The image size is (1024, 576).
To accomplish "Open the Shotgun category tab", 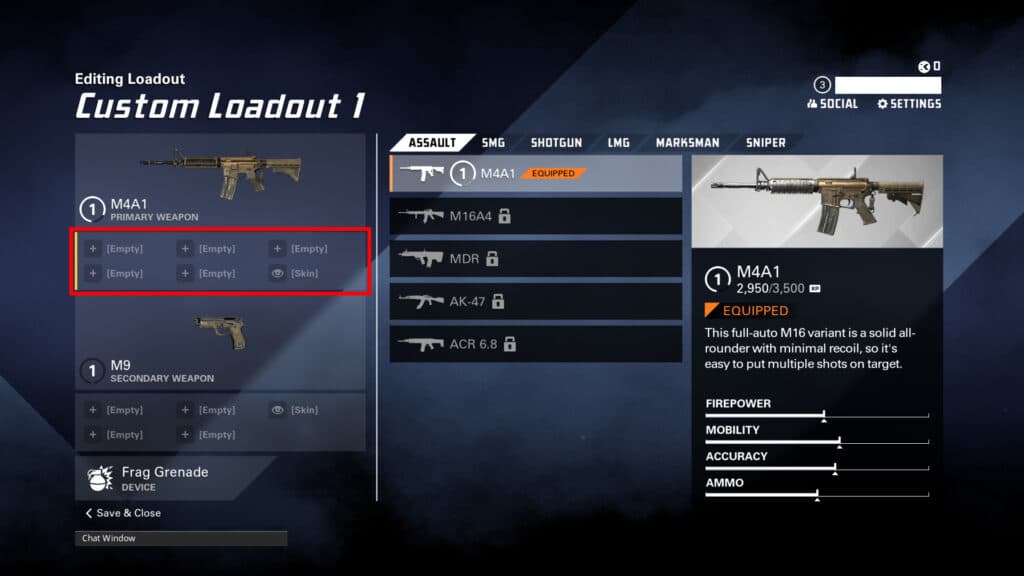I will pyautogui.click(x=556, y=143).
